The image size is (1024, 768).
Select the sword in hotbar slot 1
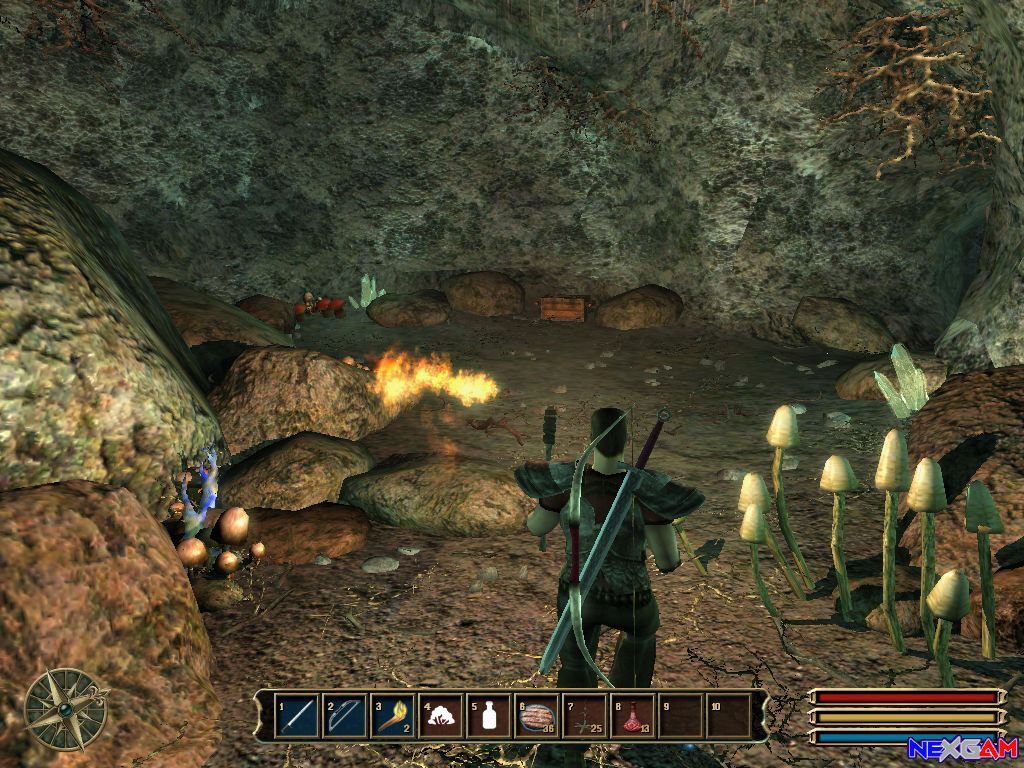(296, 716)
